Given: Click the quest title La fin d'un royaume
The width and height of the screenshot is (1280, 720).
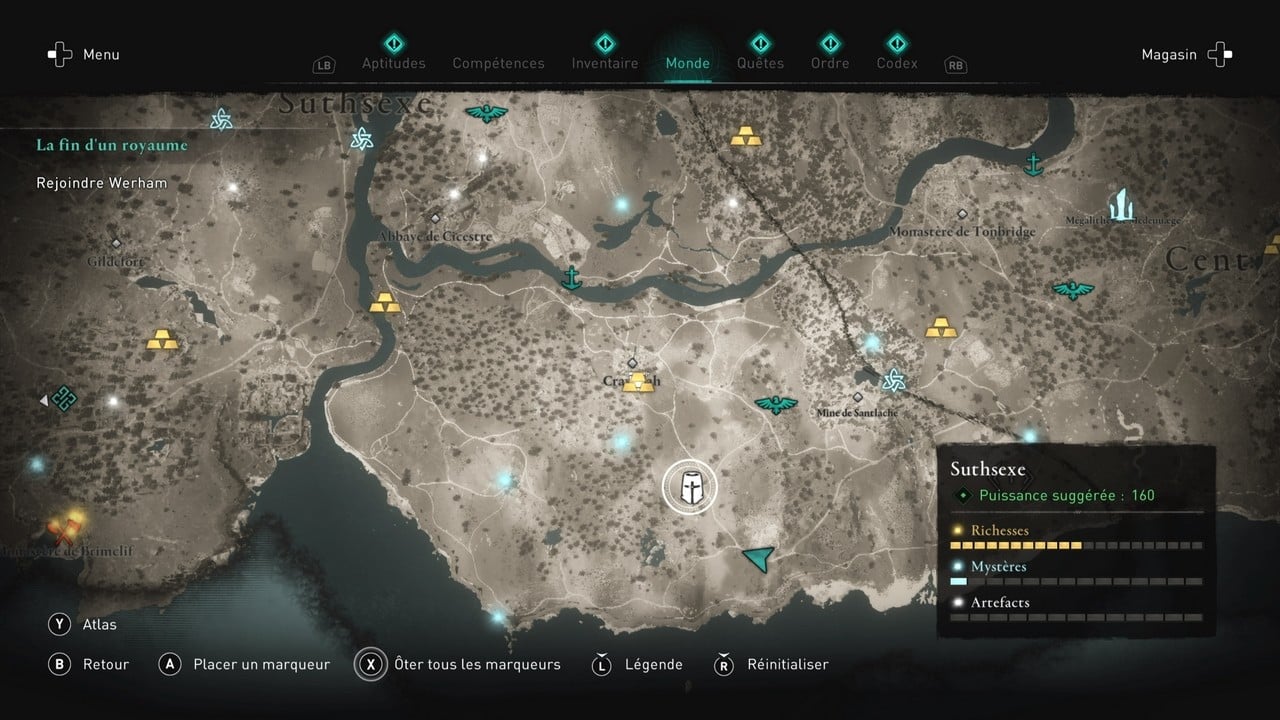Looking at the screenshot, I should (111, 144).
